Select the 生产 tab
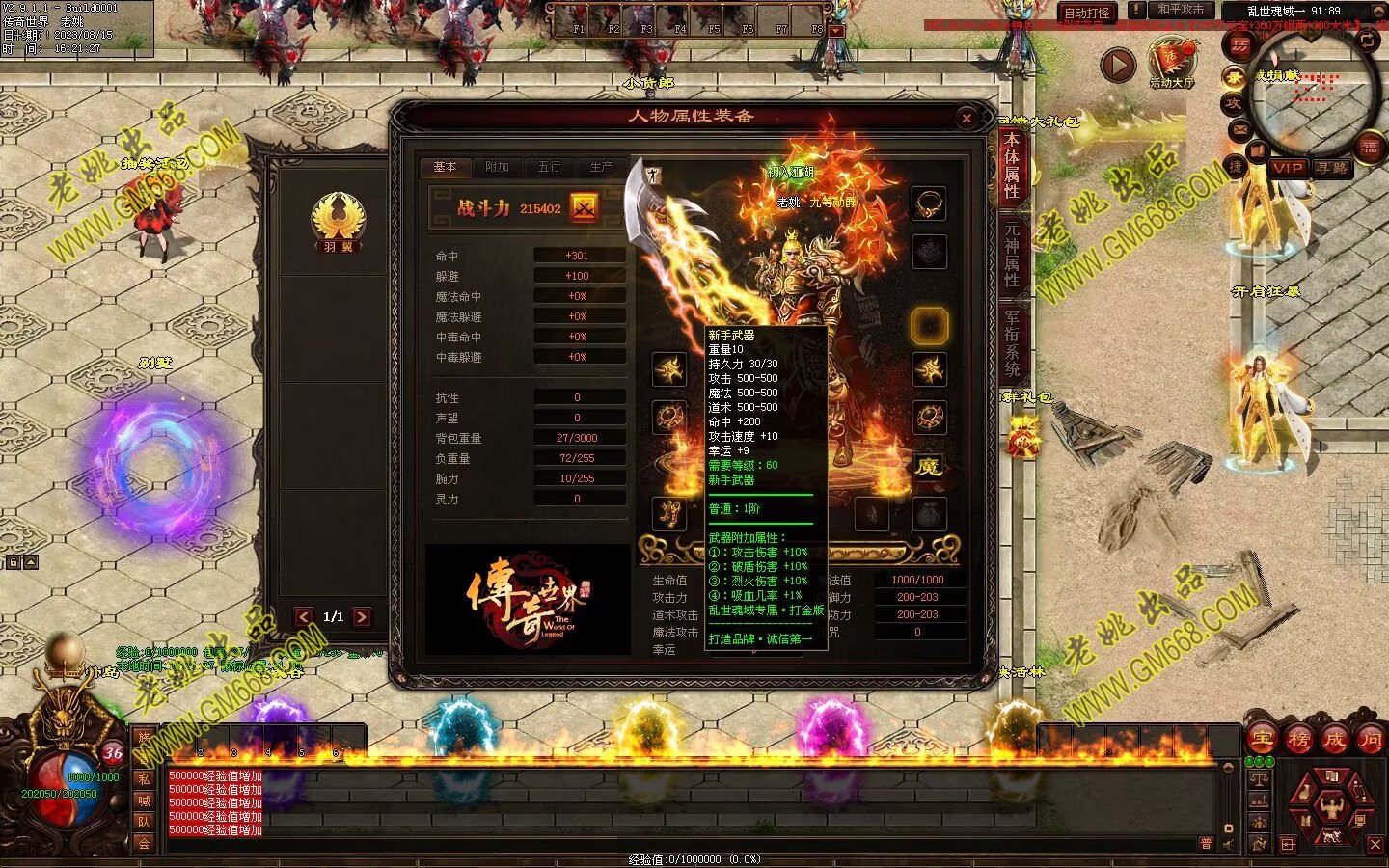The width and height of the screenshot is (1389, 868). (x=601, y=167)
